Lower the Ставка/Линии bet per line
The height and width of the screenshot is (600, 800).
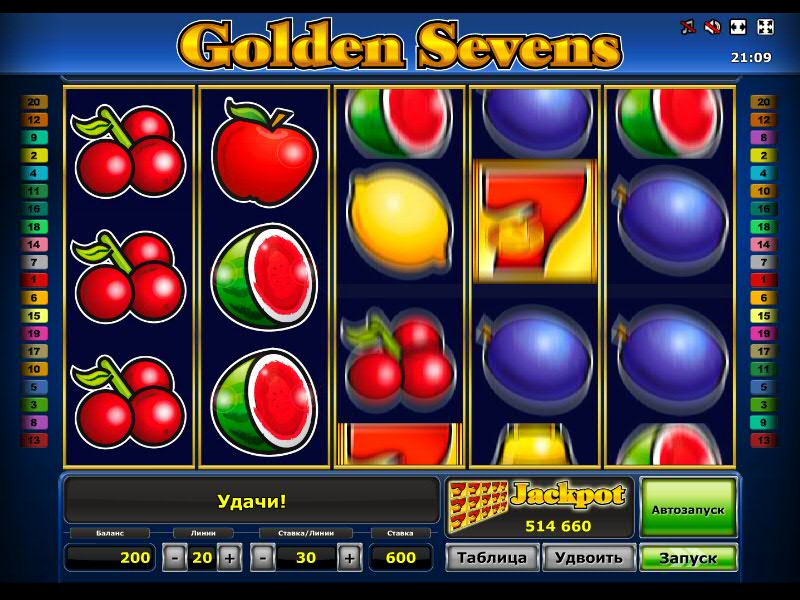(x=263, y=558)
